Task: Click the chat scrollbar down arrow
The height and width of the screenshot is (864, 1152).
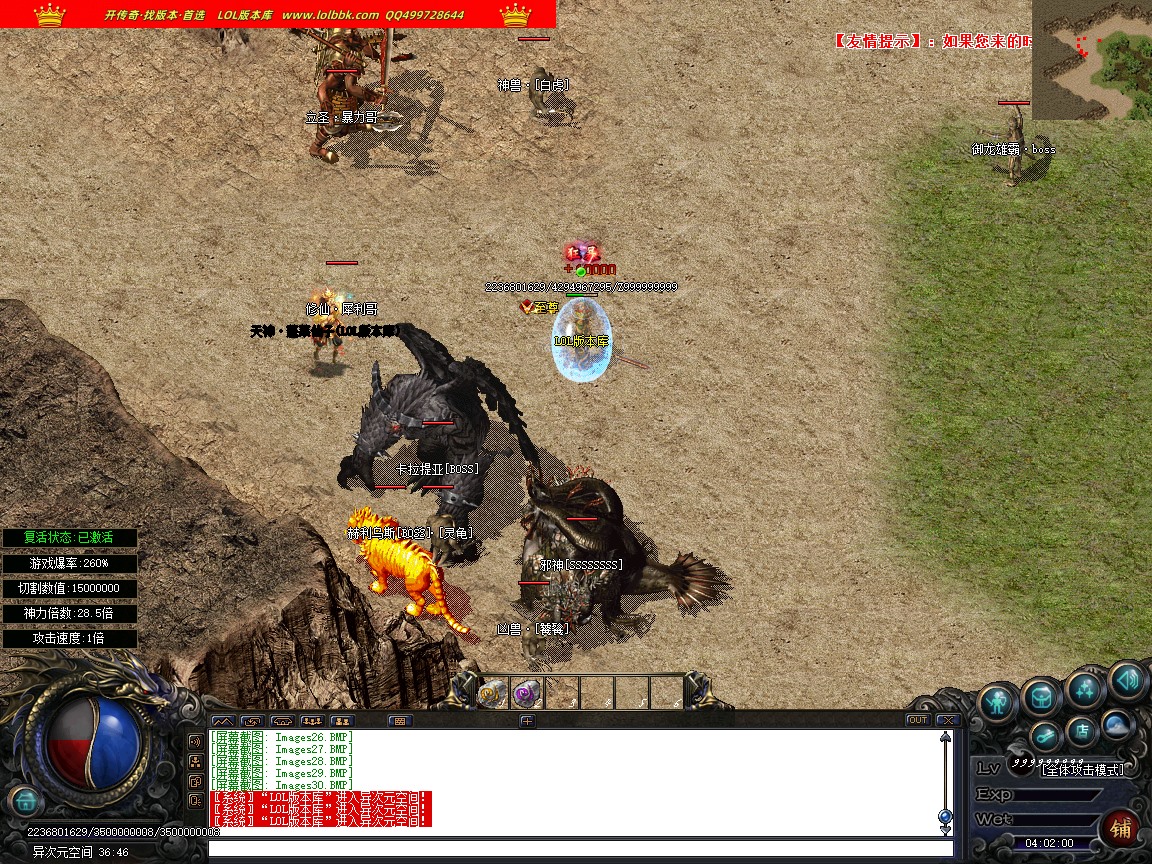Action: pyautogui.click(x=945, y=828)
